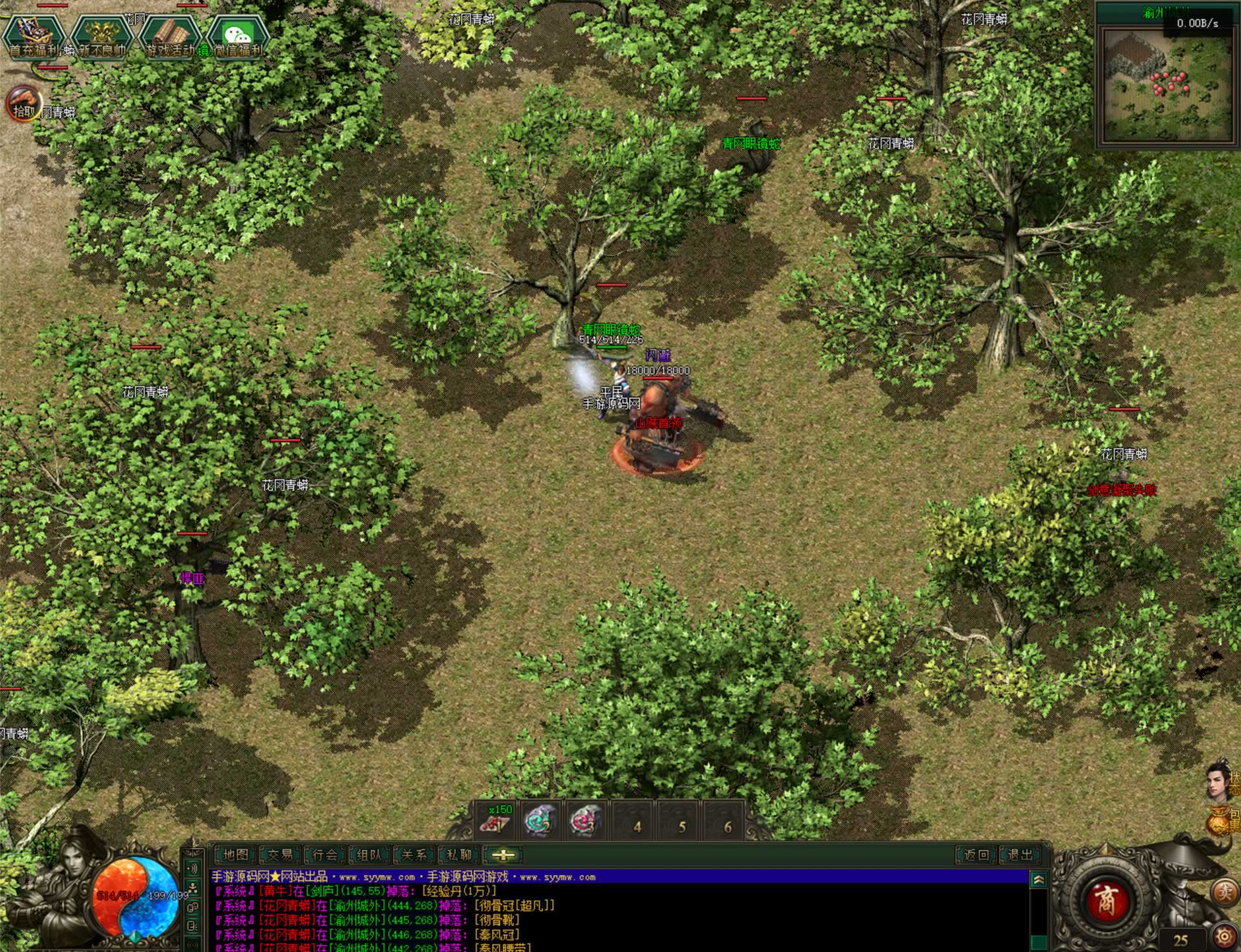Open the 私聊 private chat button
The width and height of the screenshot is (1241, 952).
(x=458, y=855)
